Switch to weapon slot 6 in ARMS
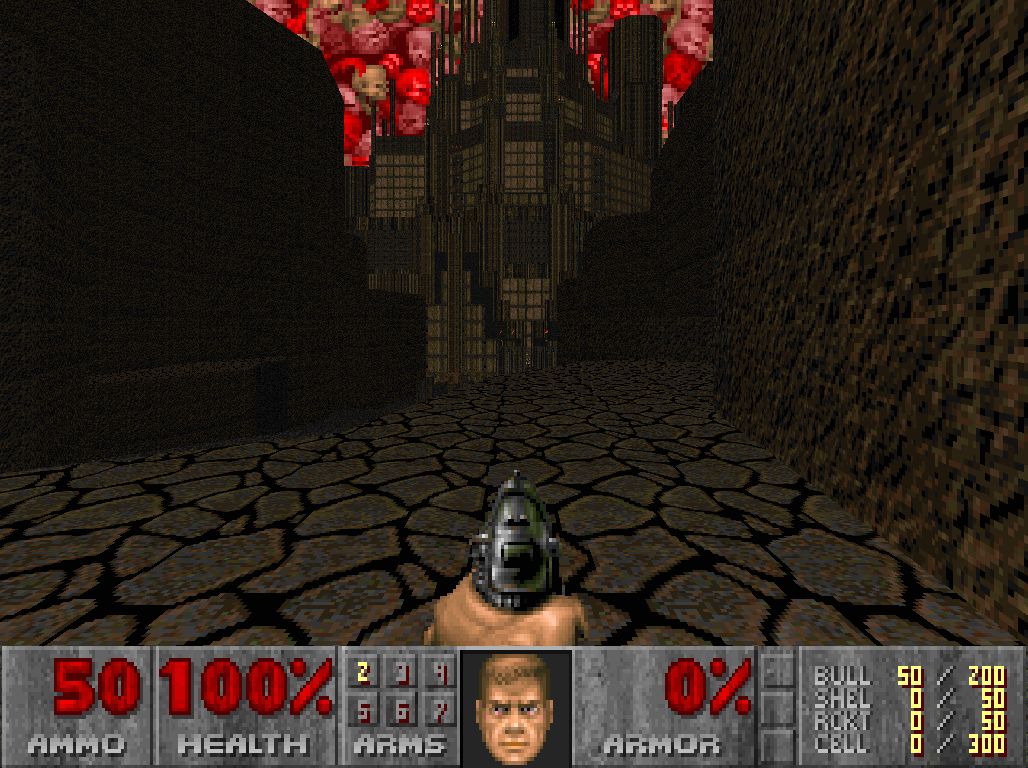This screenshot has width=1028, height=768. click(x=403, y=709)
